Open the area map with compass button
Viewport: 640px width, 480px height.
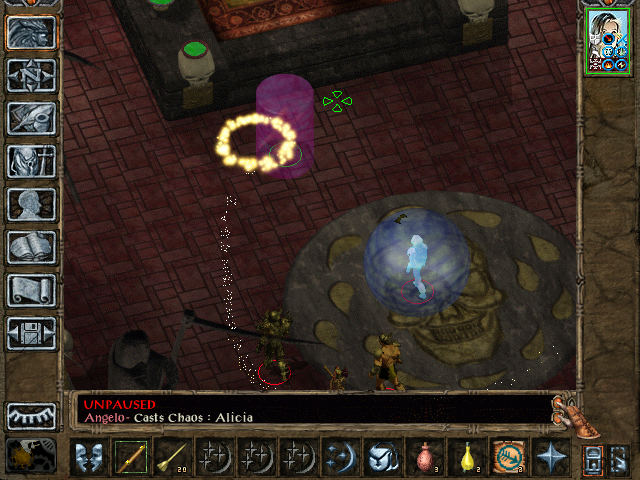31,75
